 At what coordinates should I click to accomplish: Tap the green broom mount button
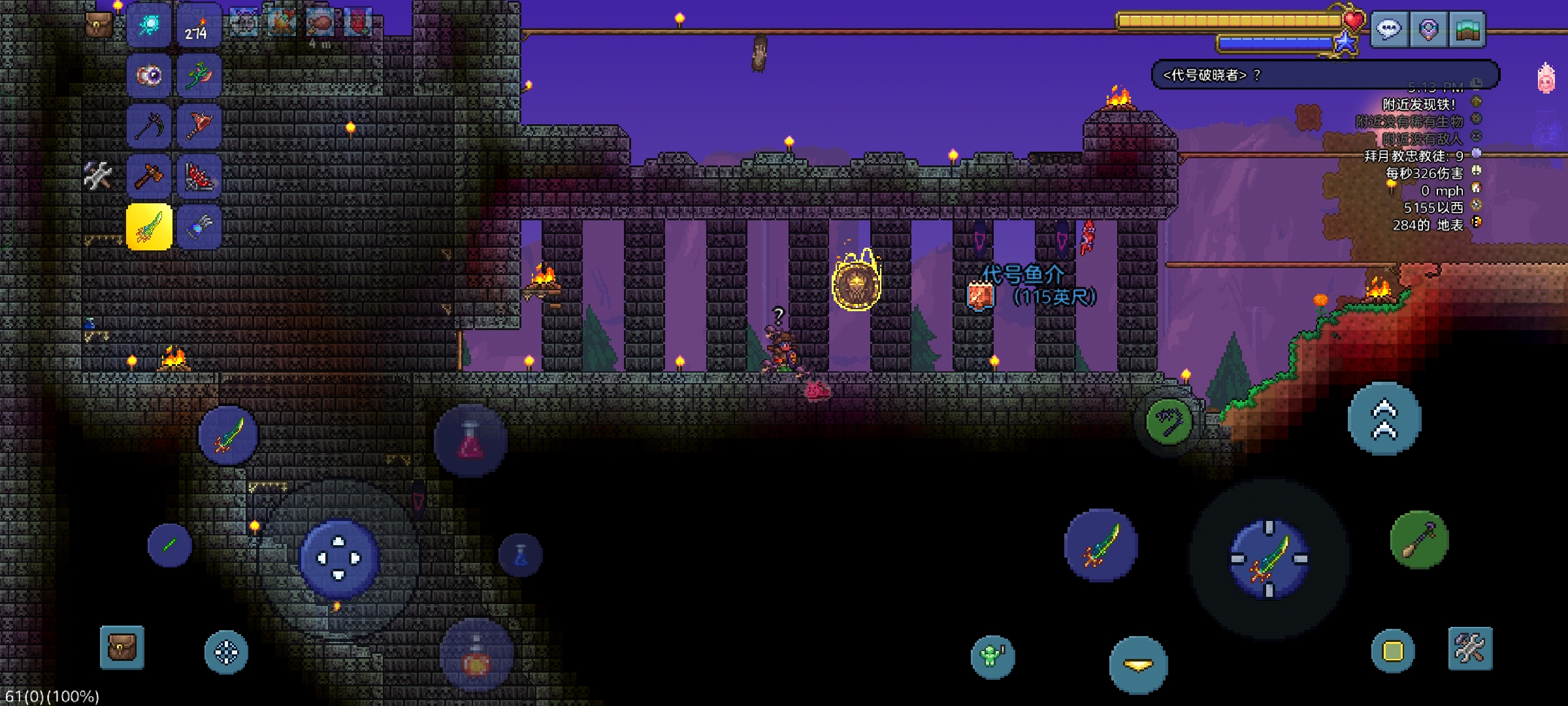tap(1419, 540)
